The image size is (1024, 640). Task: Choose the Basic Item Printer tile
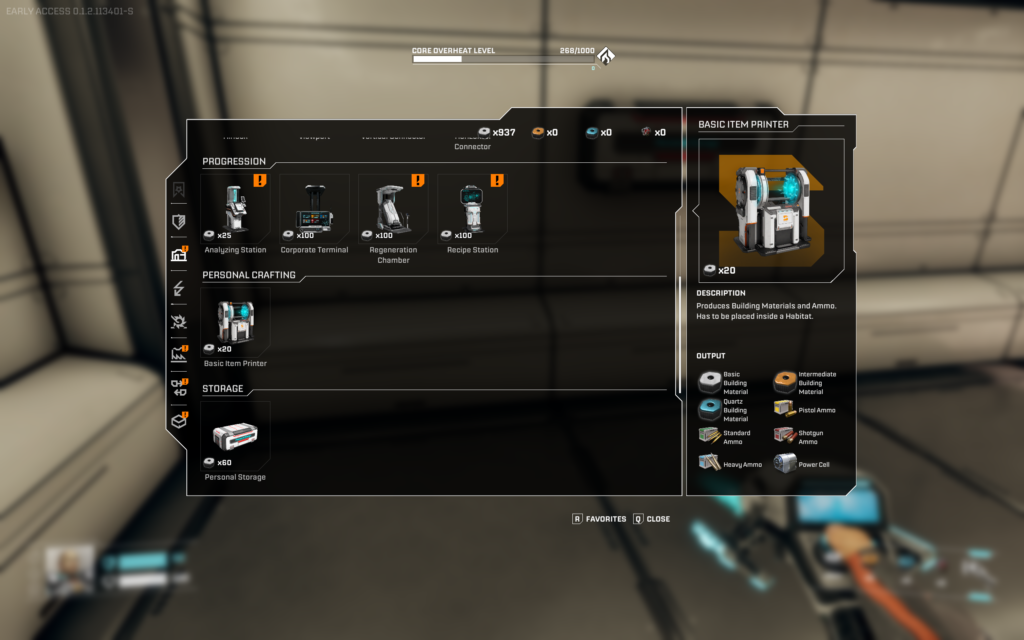[x=235, y=322]
